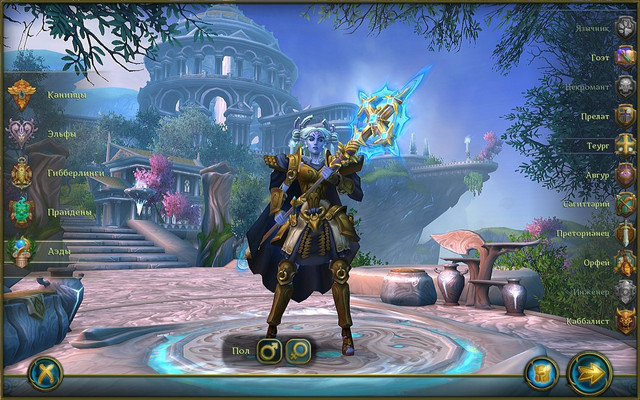Screen dimensions: 640x400
Task: Pick the Некромант class
Action: [x=624, y=86]
